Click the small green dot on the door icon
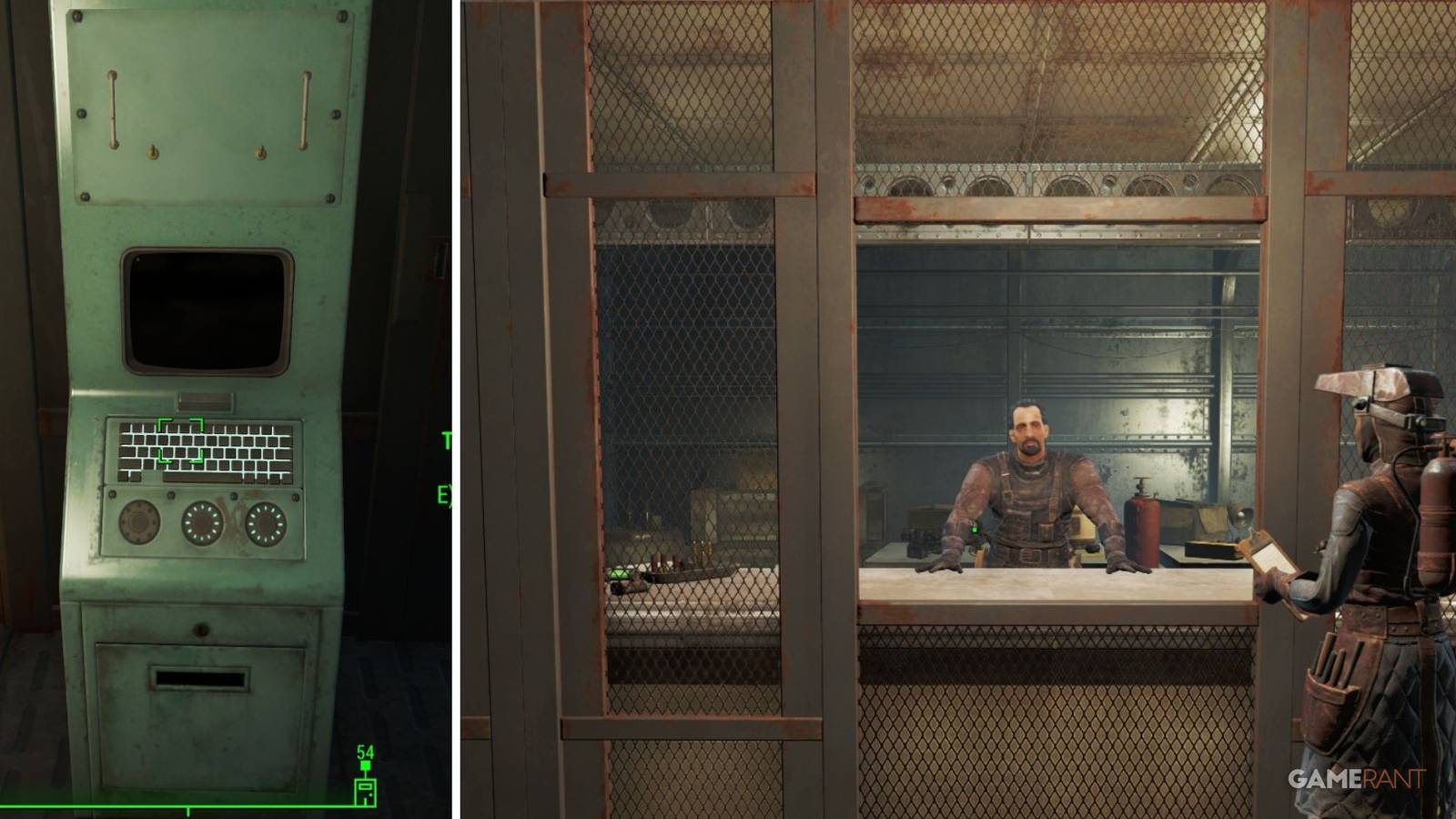1456x819 pixels. click(370, 794)
